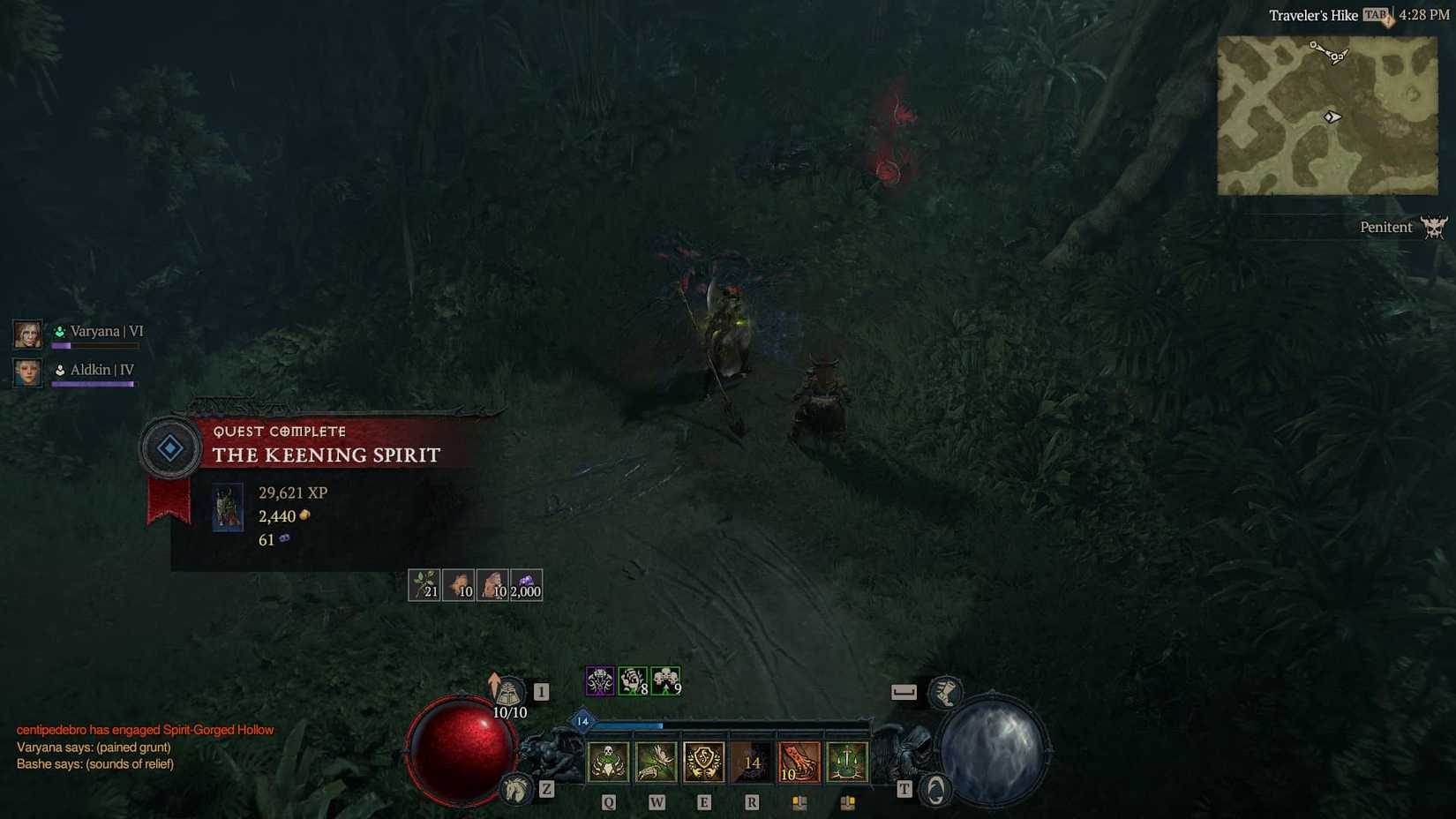Click the Penitent difficulty skull icon

click(x=1436, y=227)
